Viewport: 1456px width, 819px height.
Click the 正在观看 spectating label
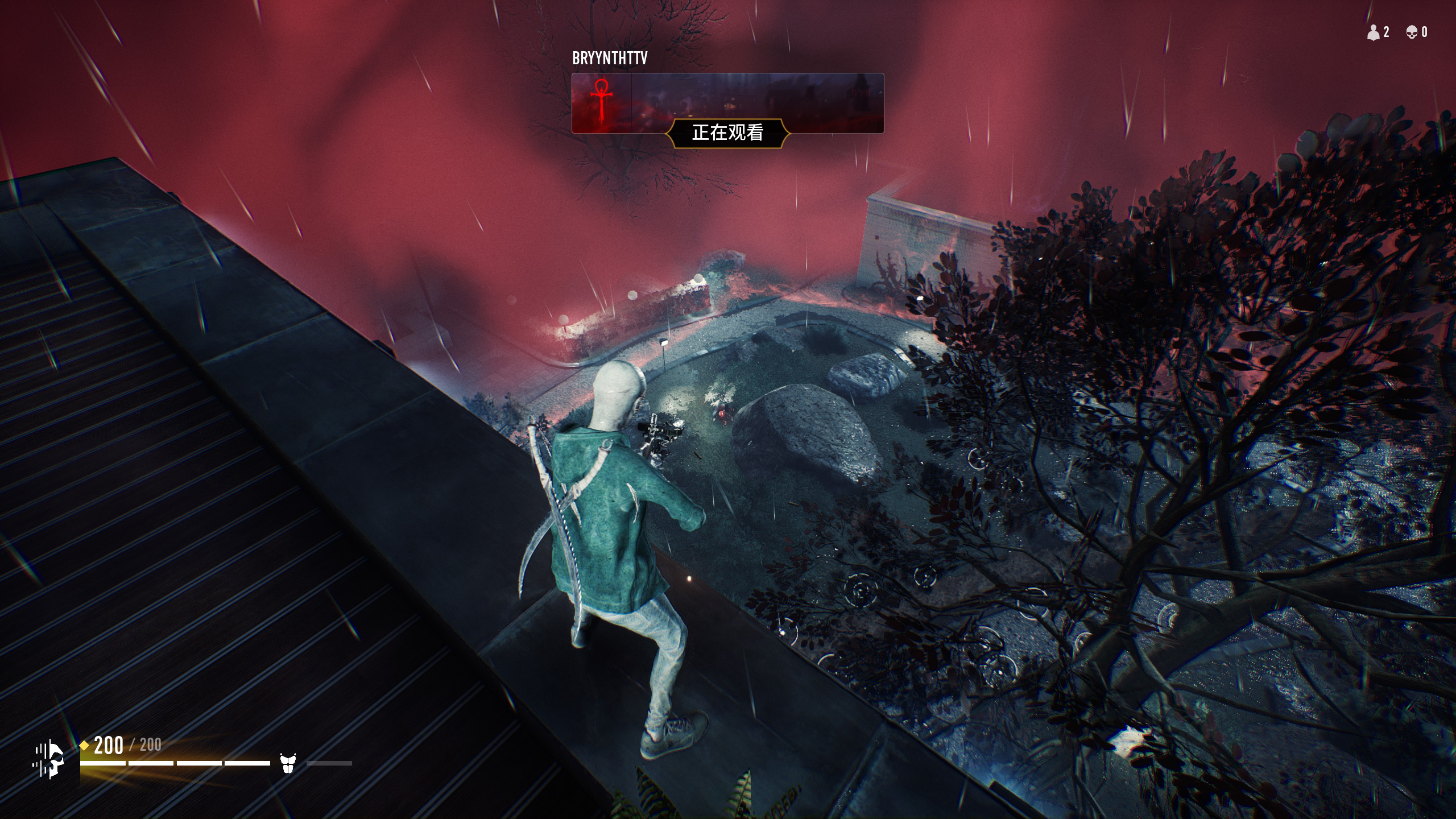click(x=727, y=133)
